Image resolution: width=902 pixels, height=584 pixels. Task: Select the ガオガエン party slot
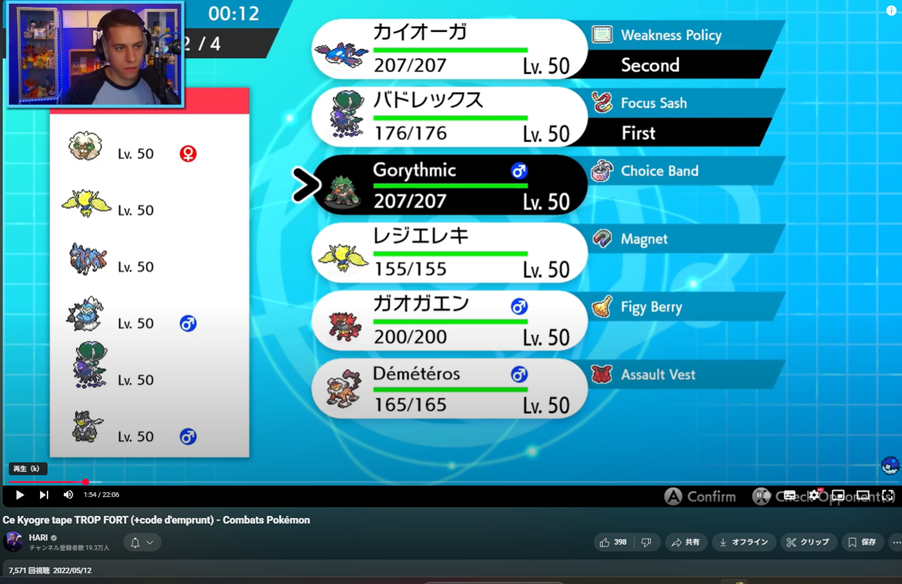450,321
